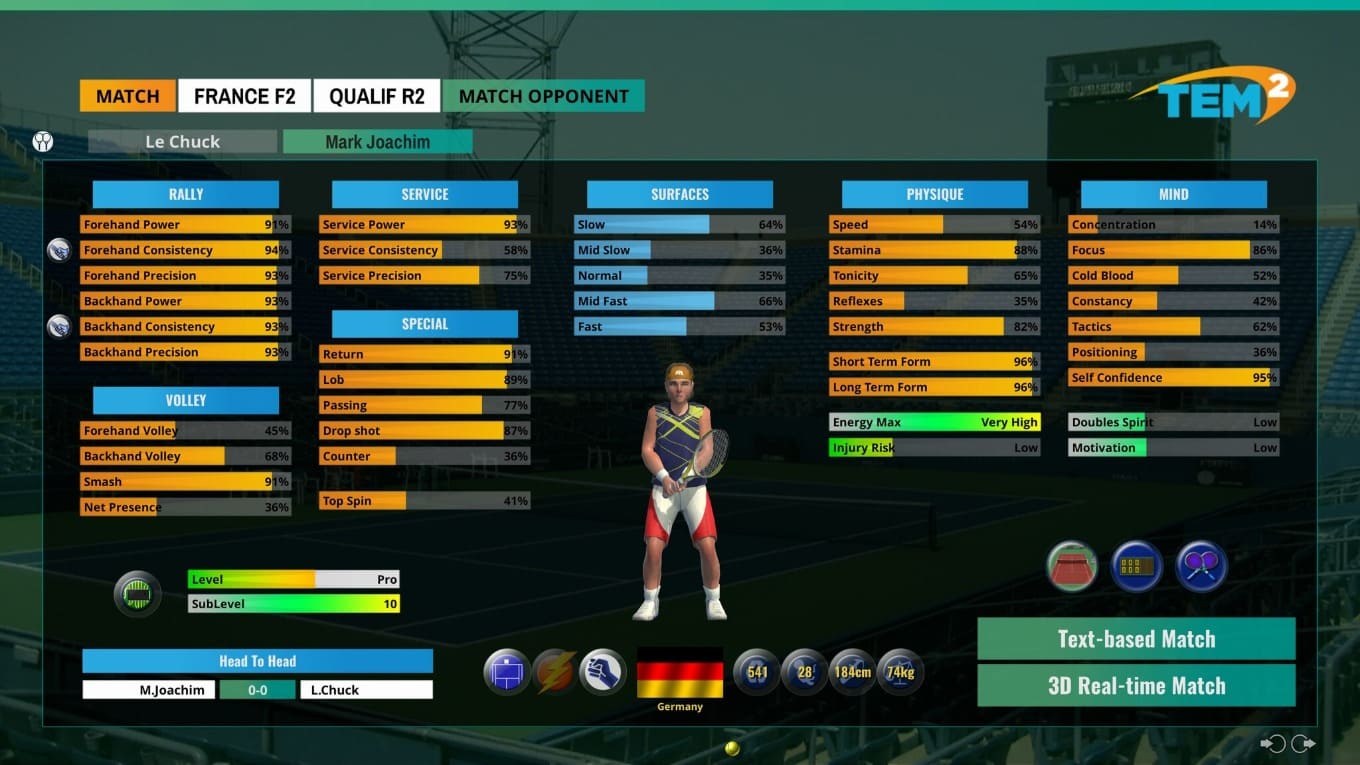Open the scoreboard icon button
Viewport: 1360px width, 765px height.
[1137, 567]
